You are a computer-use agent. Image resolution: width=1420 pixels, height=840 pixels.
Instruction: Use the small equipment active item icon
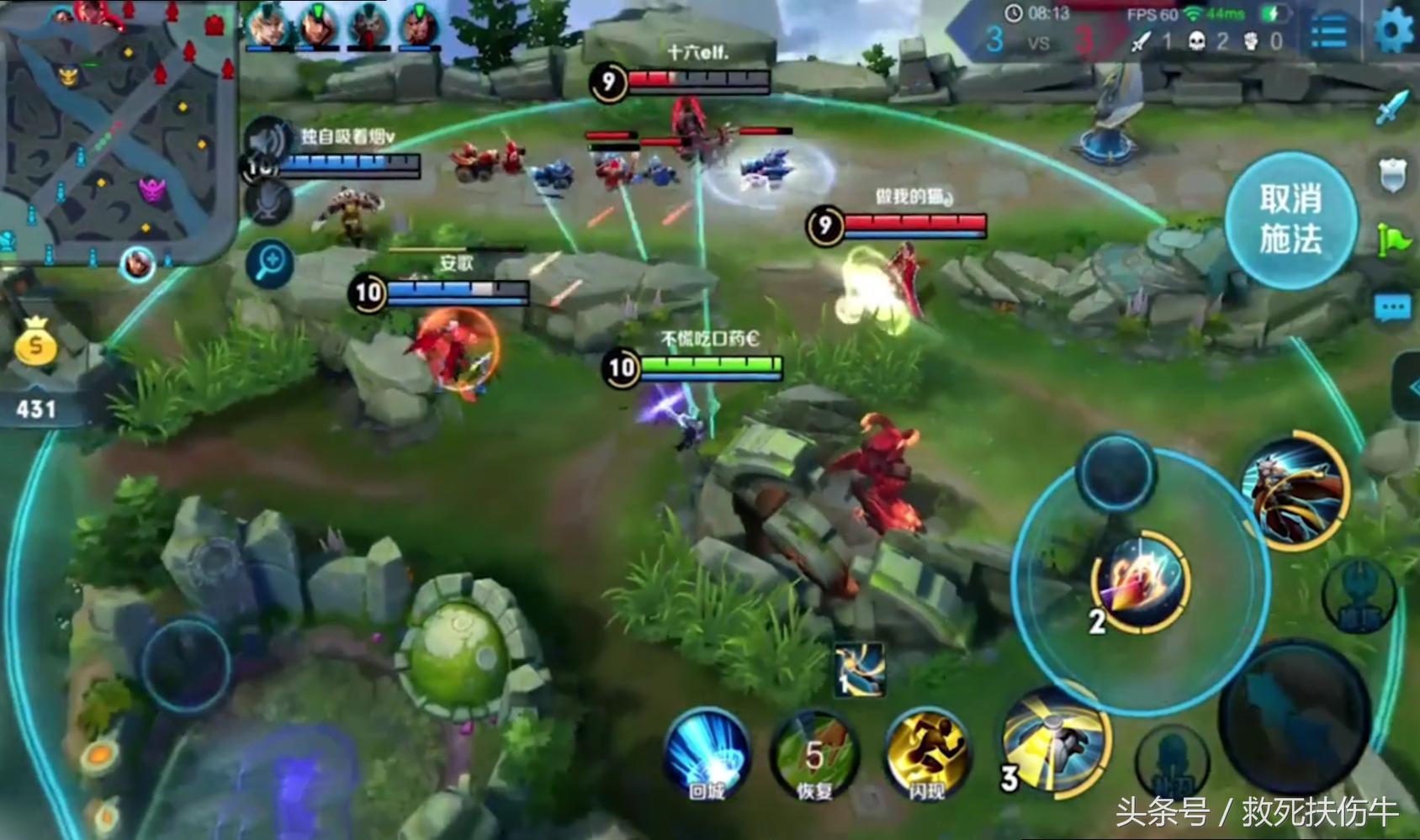pyautogui.click(x=860, y=670)
